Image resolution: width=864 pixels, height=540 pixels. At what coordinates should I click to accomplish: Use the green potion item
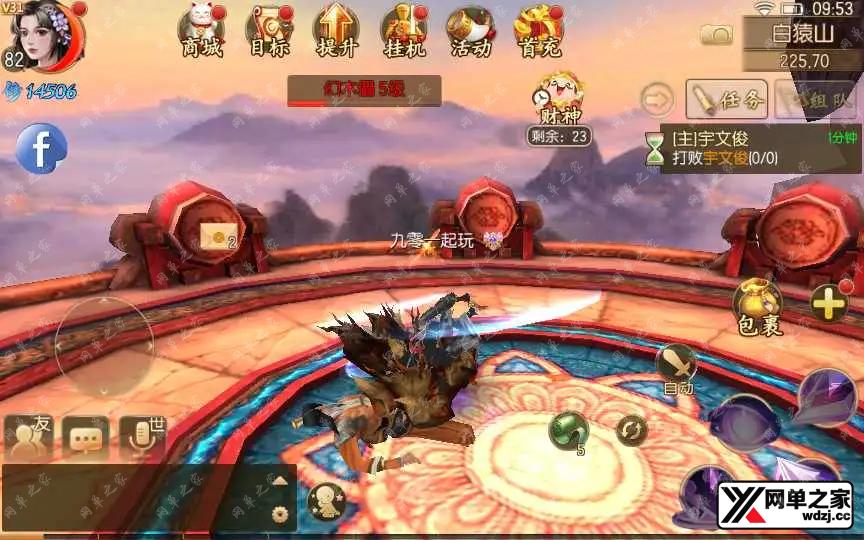(x=568, y=431)
